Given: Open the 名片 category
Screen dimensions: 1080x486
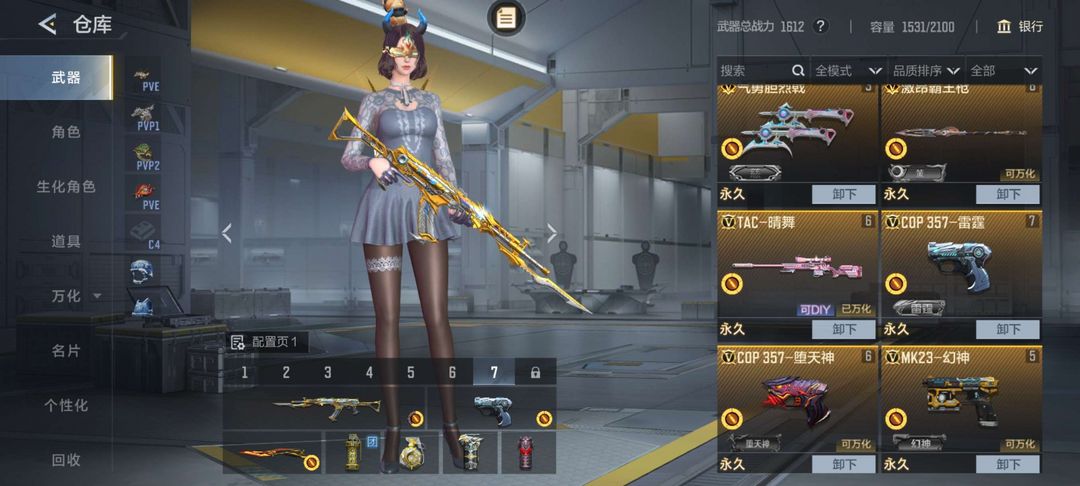Looking at the screenshot, I should (x=66, y=351).
